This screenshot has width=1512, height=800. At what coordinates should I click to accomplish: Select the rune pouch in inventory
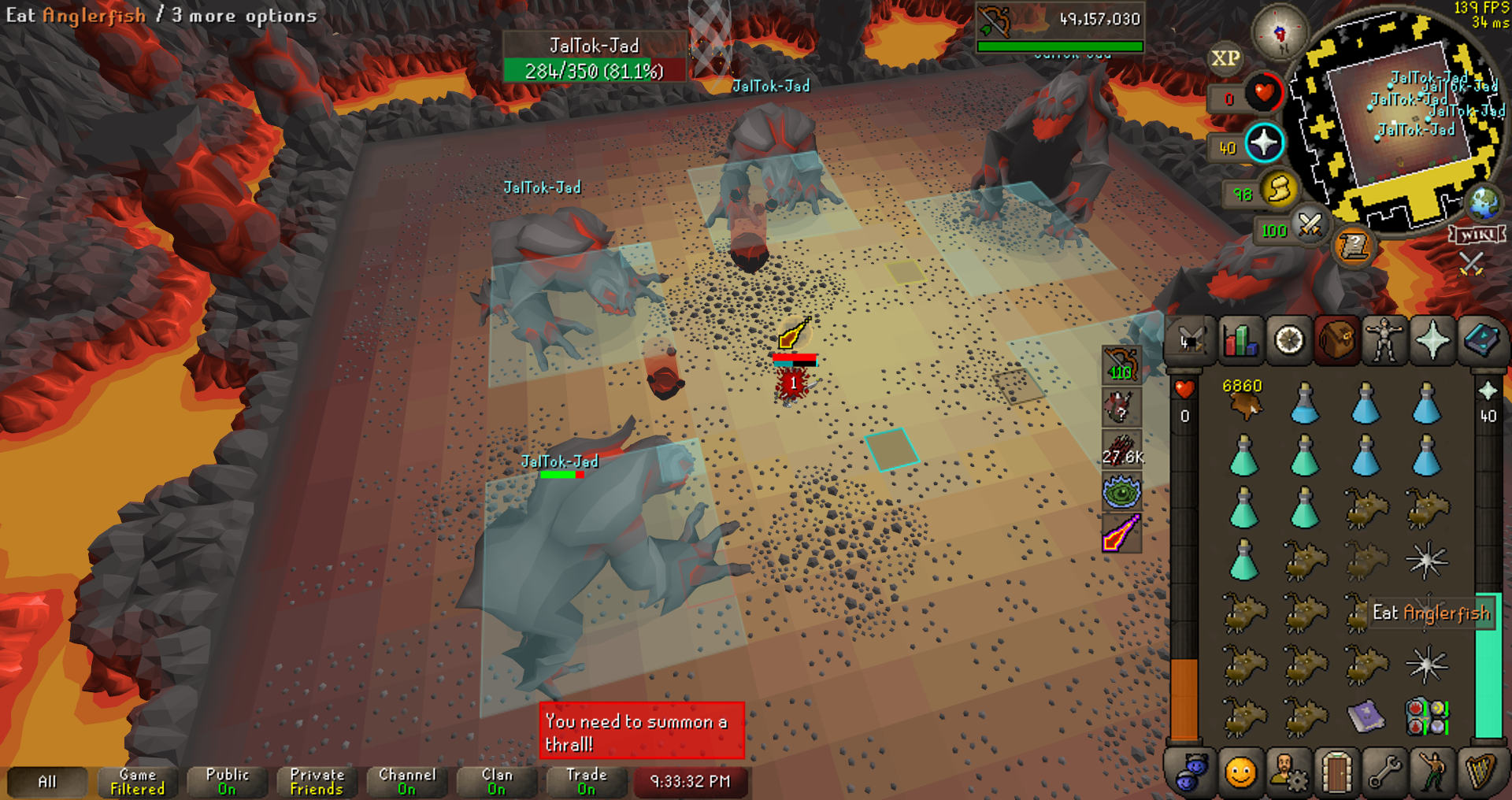tap(1426, 717)
